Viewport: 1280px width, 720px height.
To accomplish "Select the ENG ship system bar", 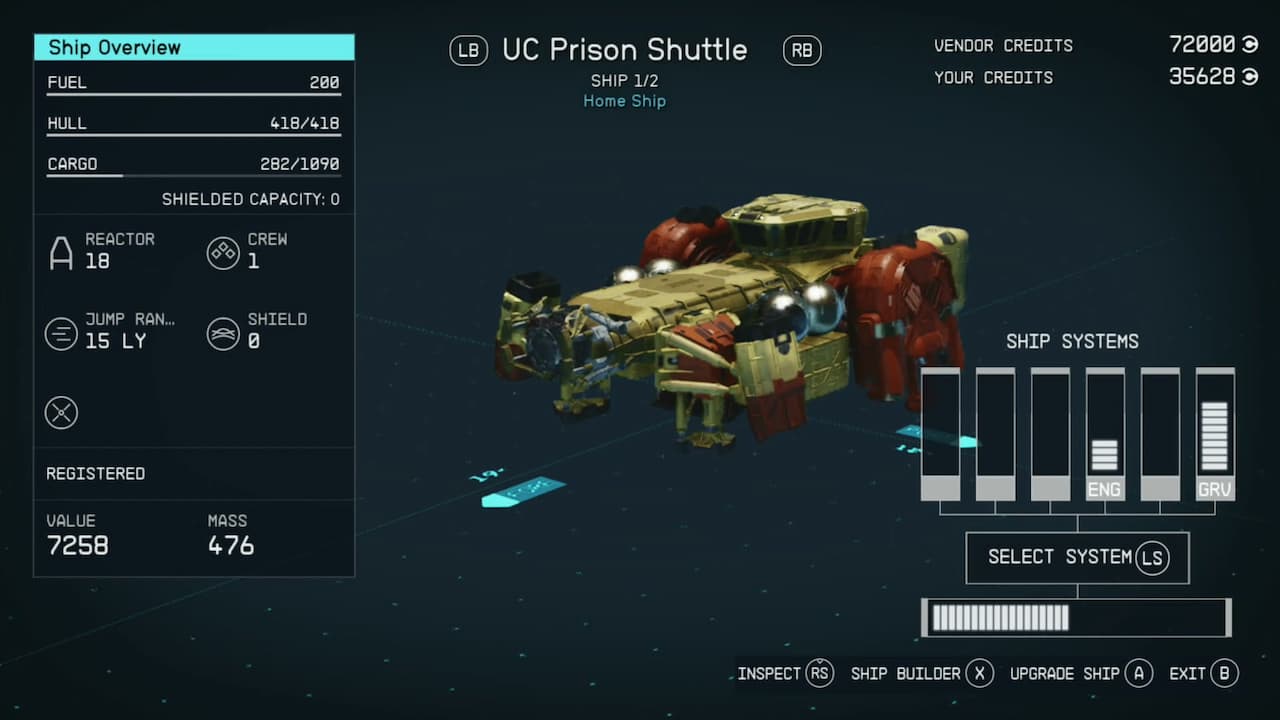I will (1105, 434).
